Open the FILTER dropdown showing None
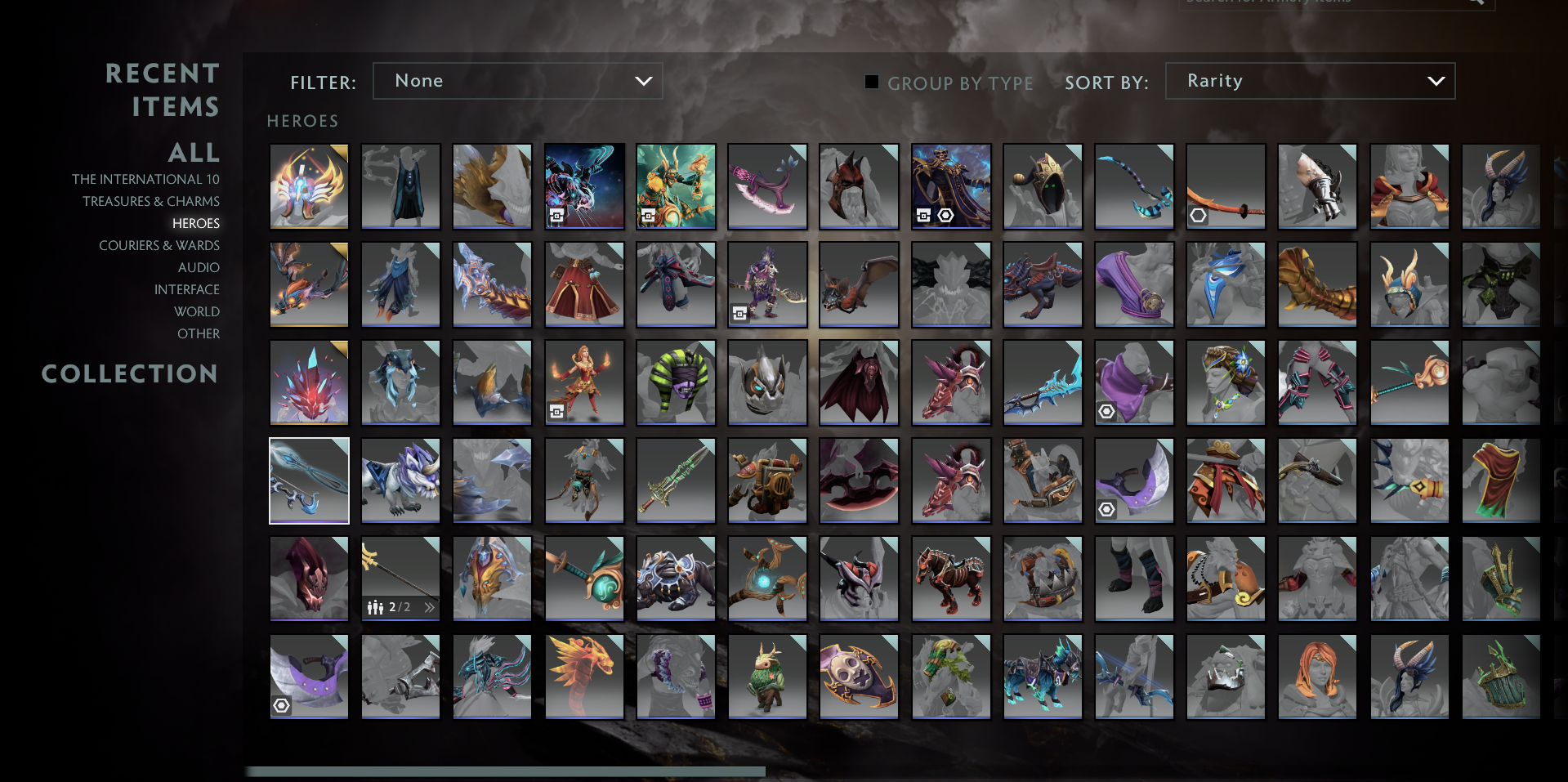The width and height of the screenshot is (1568, 782). [x=517, y=80]
